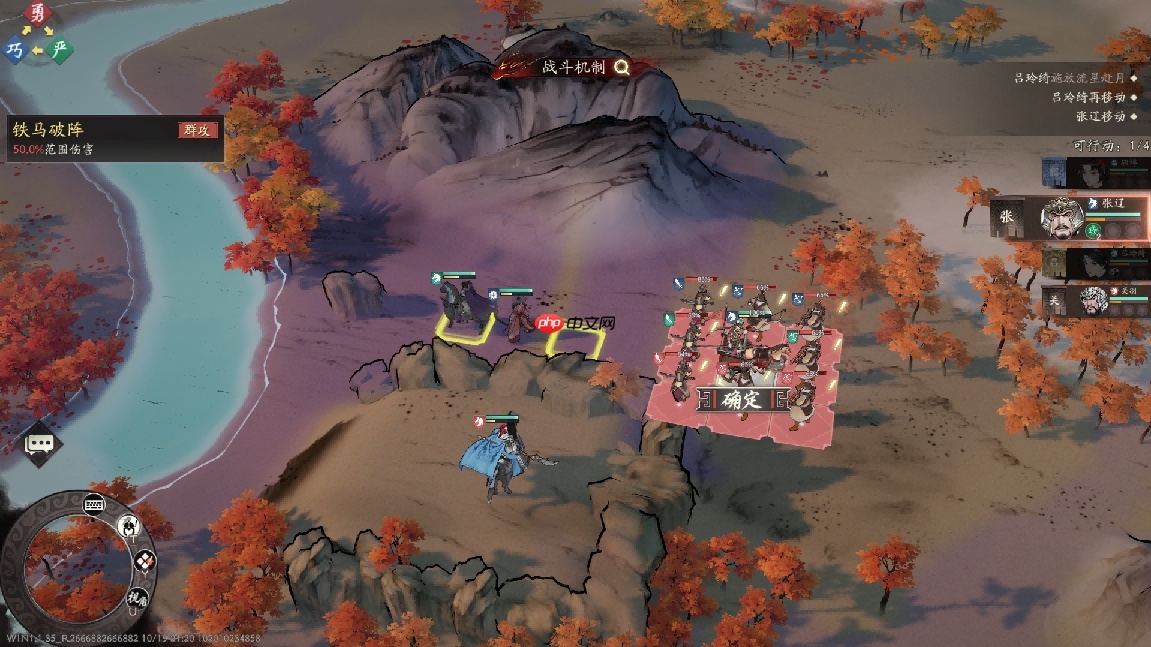The image size is (1151, 647).
Task: Open the chat speech bubble icon
Action: [39, 443]
